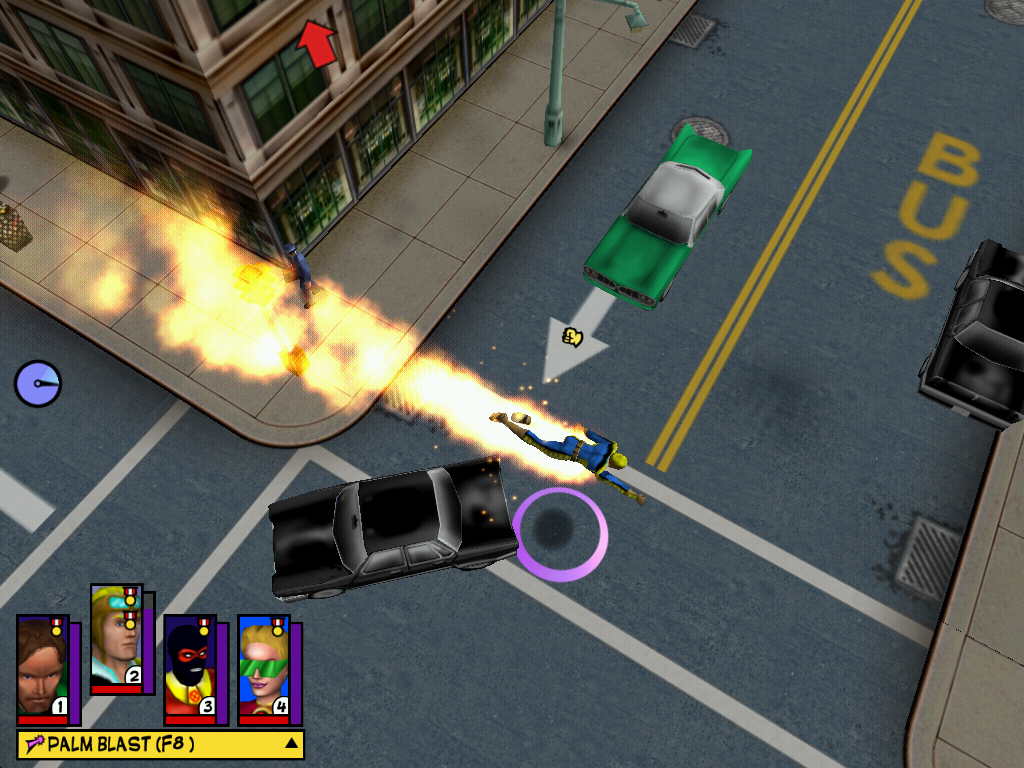The width and height of the screenshot is (1024, 768).
Task: Expand the power list with the black triangle
Action: tap(291, 743)
